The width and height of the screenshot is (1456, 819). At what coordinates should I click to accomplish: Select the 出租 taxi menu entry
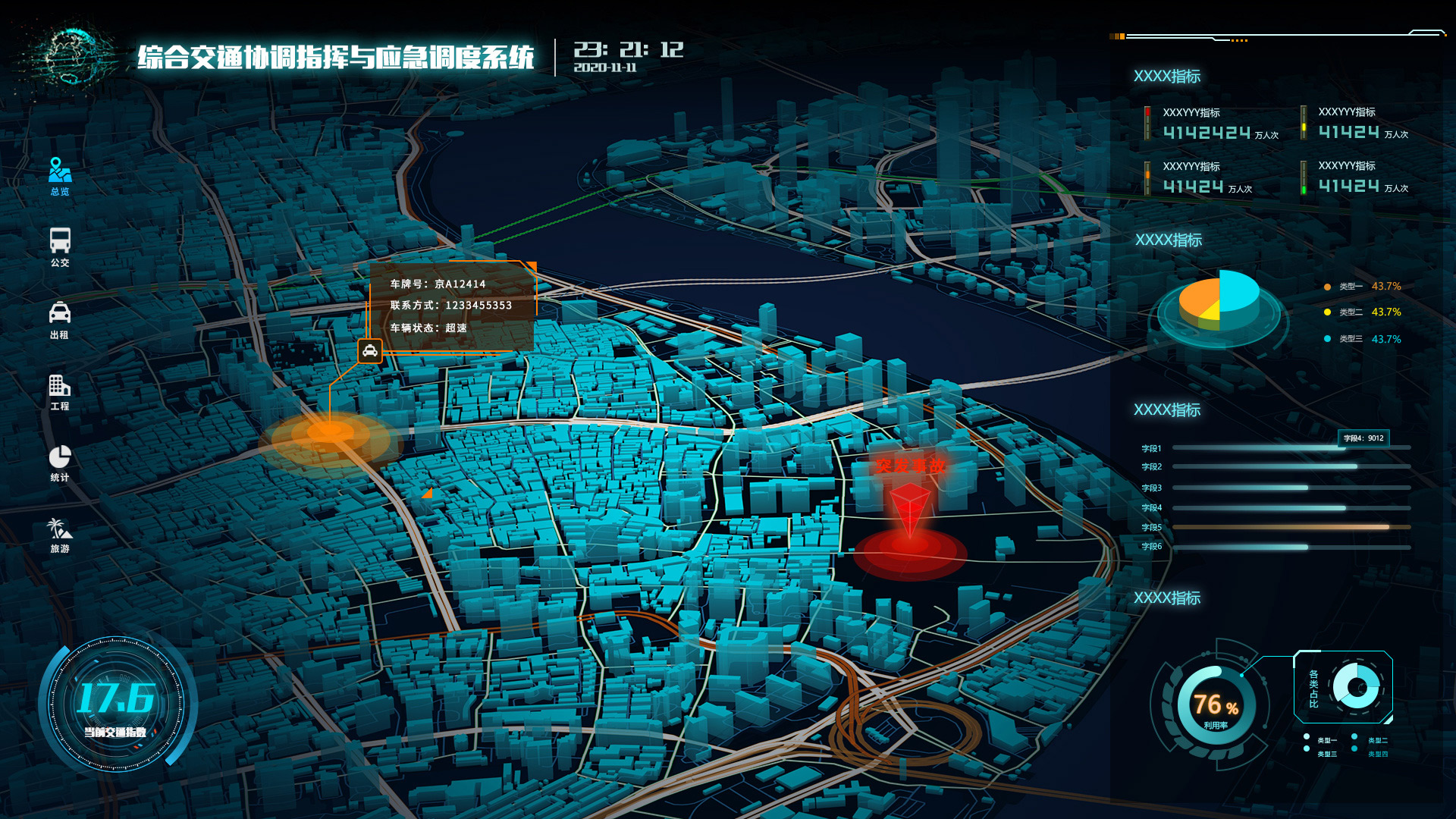pyautogui.click(x=60, y=319)
